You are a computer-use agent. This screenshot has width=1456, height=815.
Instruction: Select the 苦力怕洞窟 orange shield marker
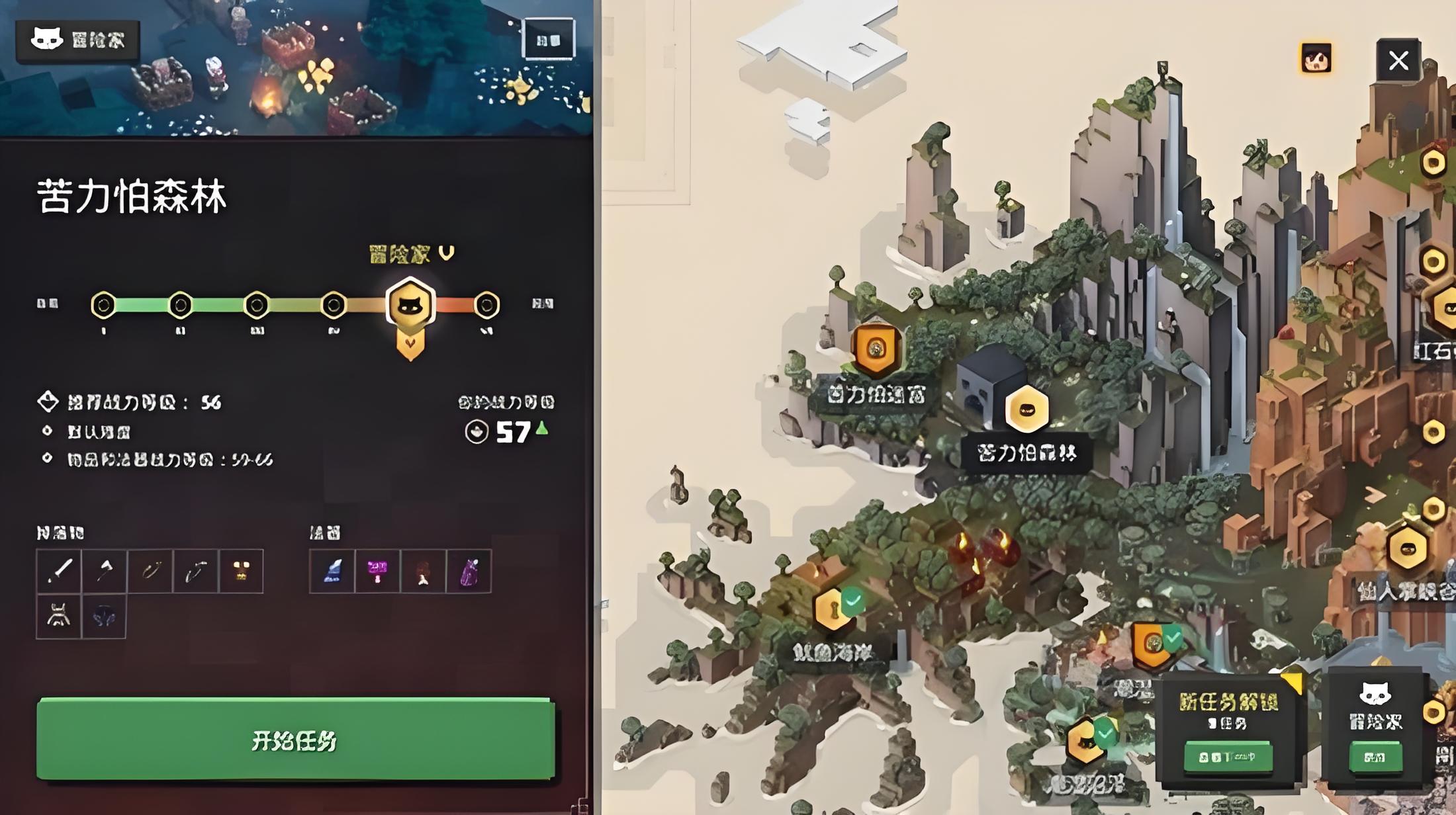pos(876,348)
